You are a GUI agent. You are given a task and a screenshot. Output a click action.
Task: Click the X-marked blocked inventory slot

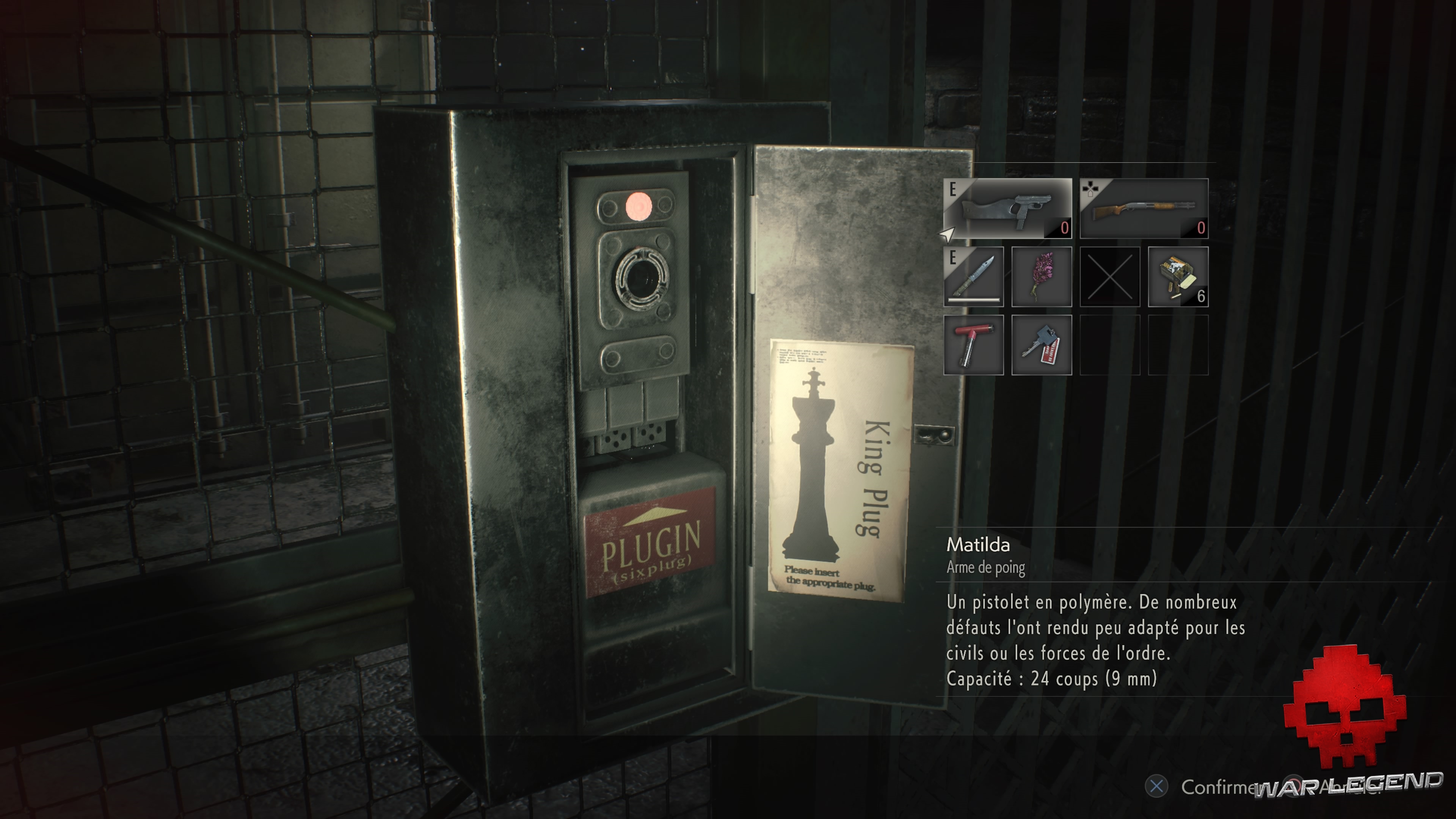click(1109, 276)
